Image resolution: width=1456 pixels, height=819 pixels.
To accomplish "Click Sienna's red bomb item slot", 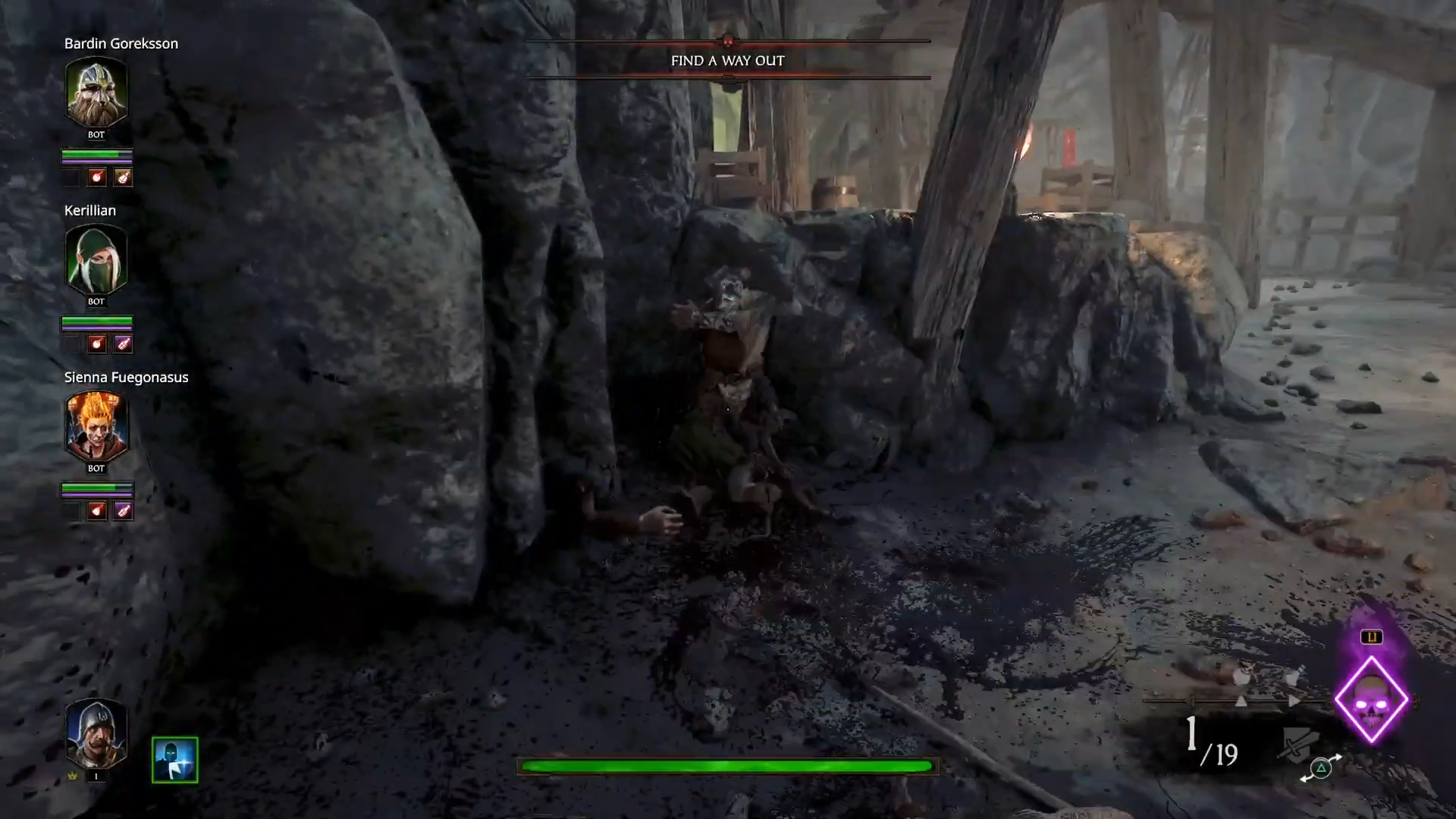I will tap(96, 511).
